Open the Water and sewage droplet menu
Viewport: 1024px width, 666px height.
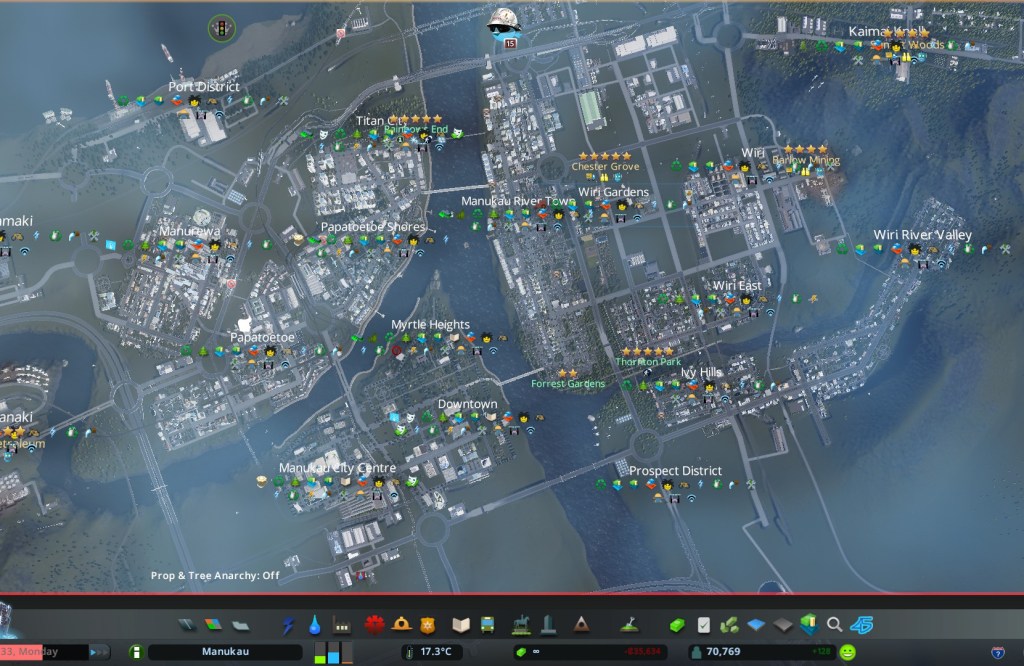(315, 625)
